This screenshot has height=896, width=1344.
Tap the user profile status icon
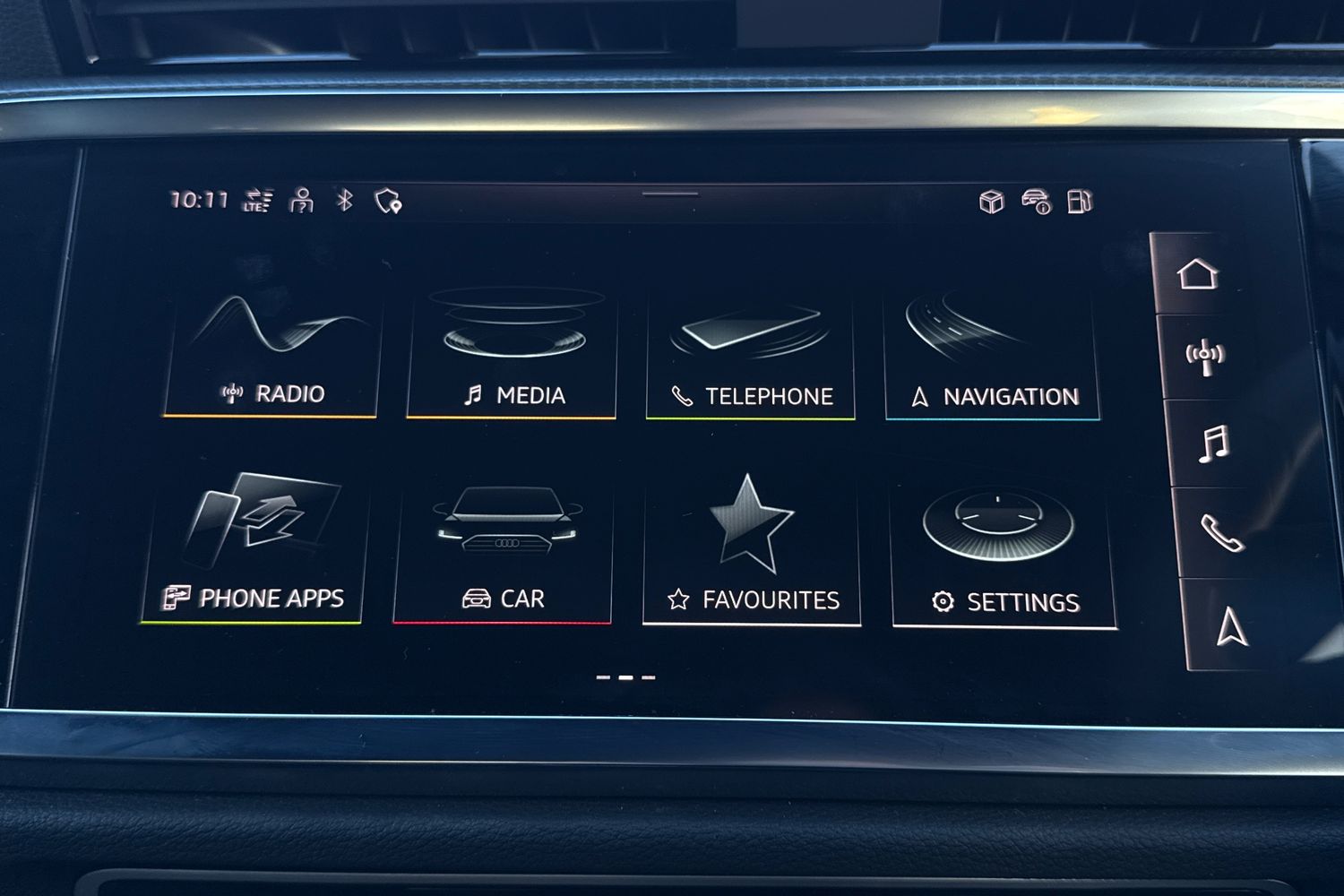pos(302,200)
